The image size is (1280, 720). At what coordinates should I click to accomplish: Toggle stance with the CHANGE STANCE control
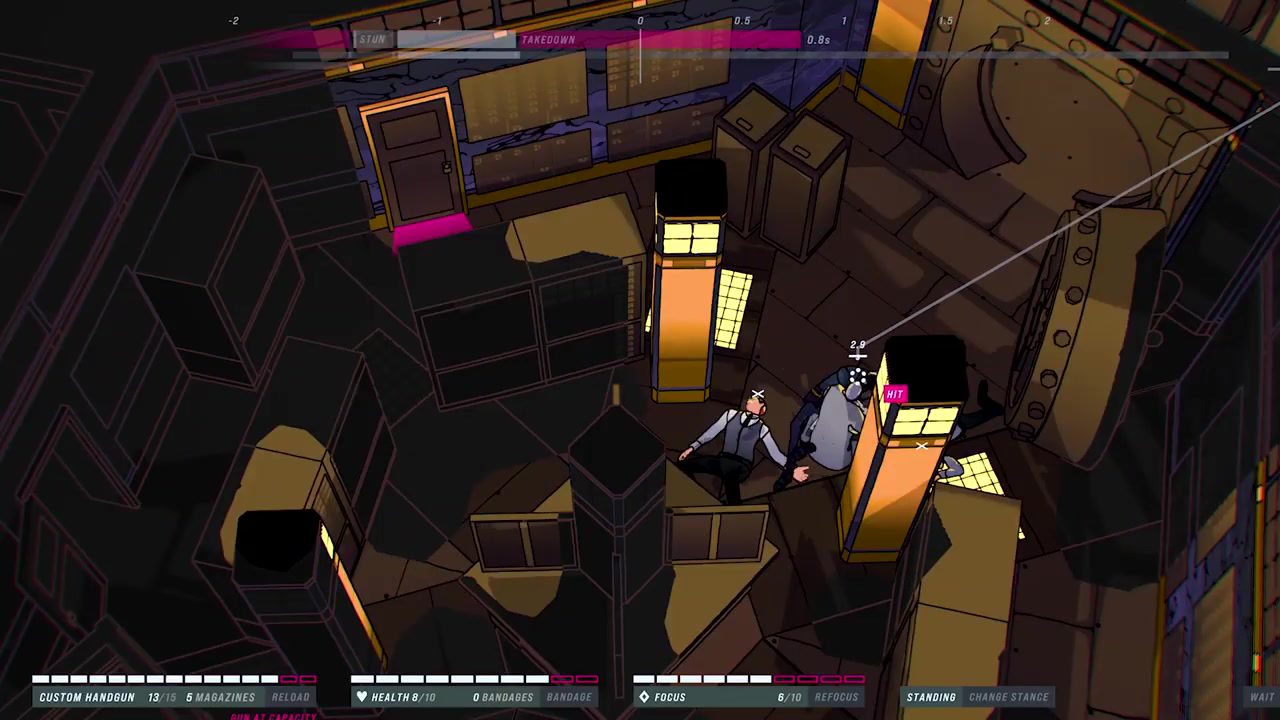click(1009, 697)
